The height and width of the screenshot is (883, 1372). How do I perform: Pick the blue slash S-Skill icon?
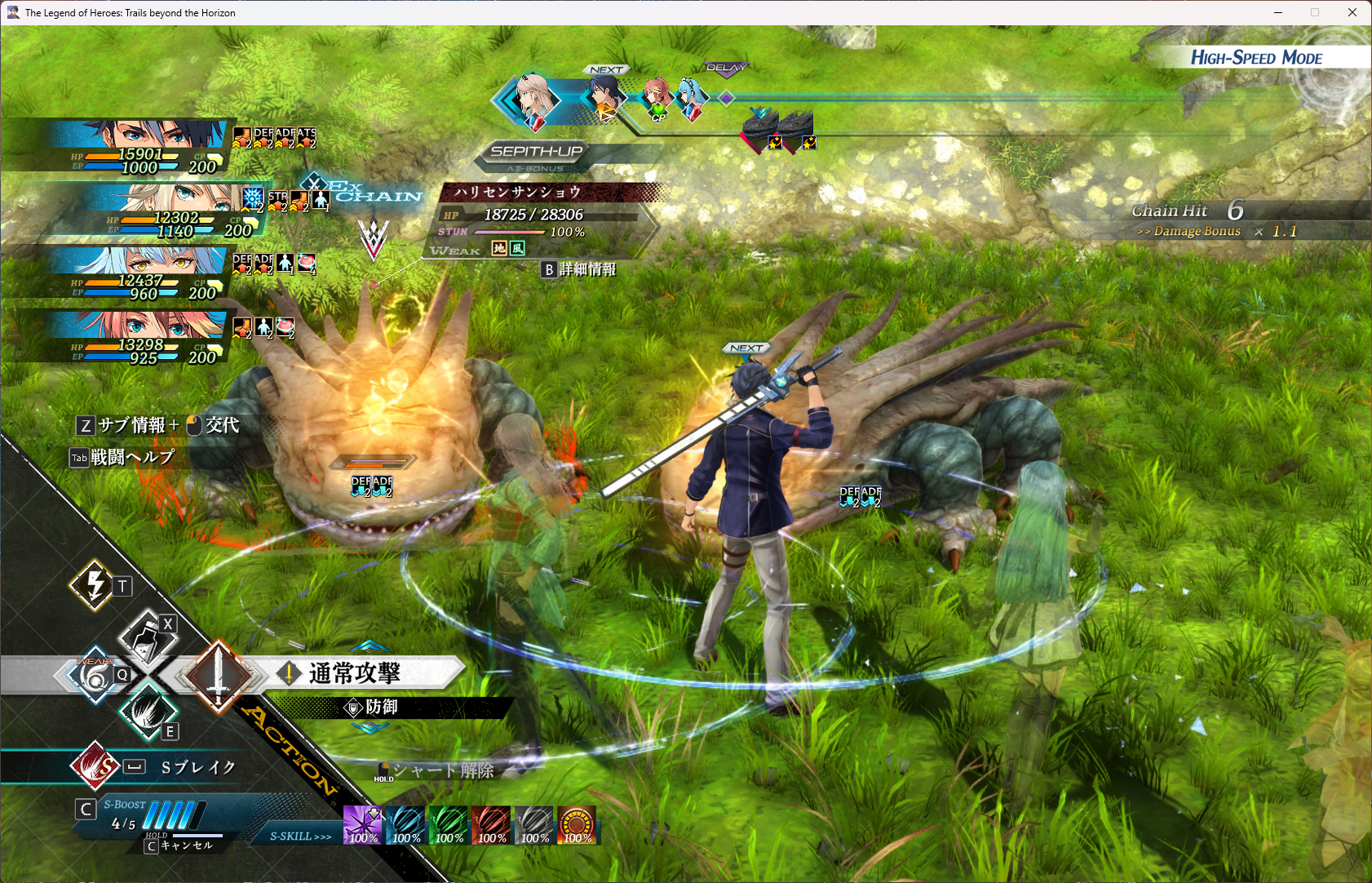click(405, 825)
